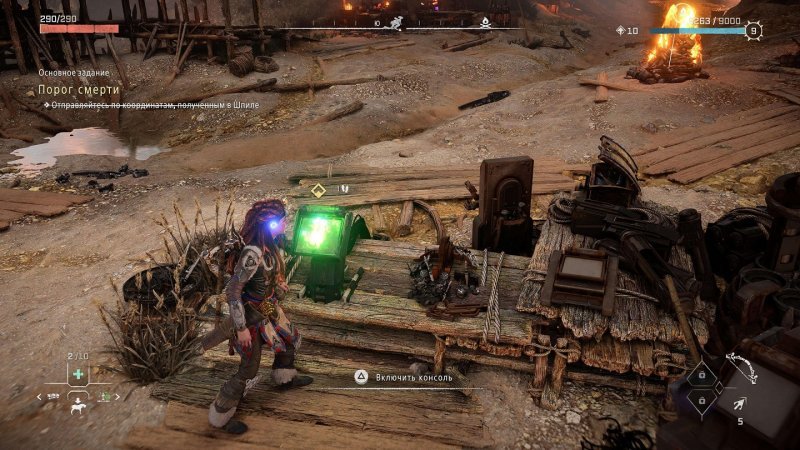Call mount with the horse icon
This screenshot has height=450, width=800.
[77, 408]
